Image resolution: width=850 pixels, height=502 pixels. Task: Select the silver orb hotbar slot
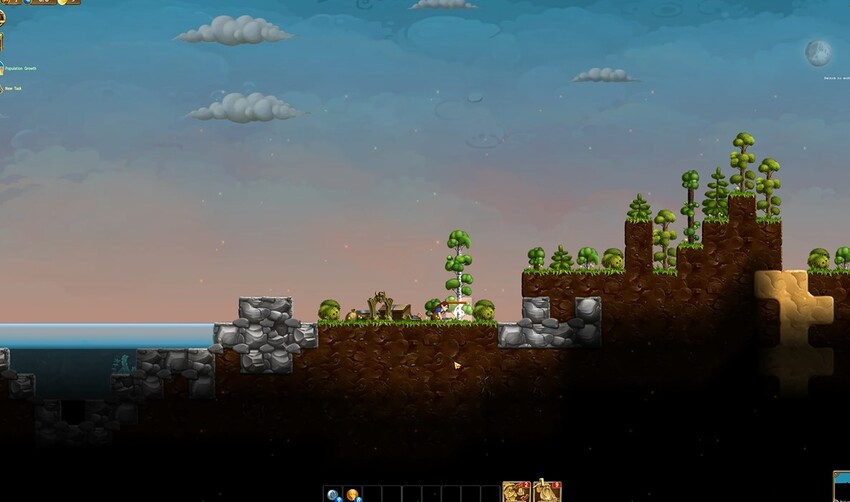tap(332, 494)
